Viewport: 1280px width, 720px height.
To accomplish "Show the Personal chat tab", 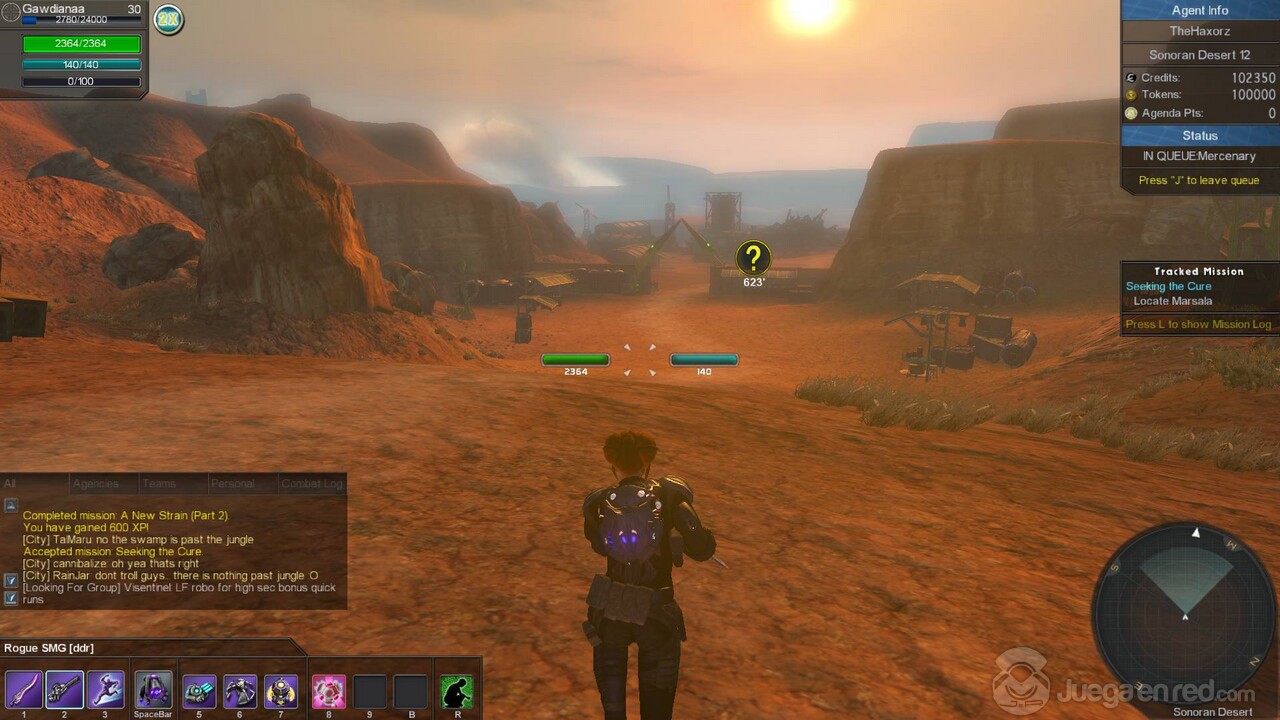I will 232,484.
